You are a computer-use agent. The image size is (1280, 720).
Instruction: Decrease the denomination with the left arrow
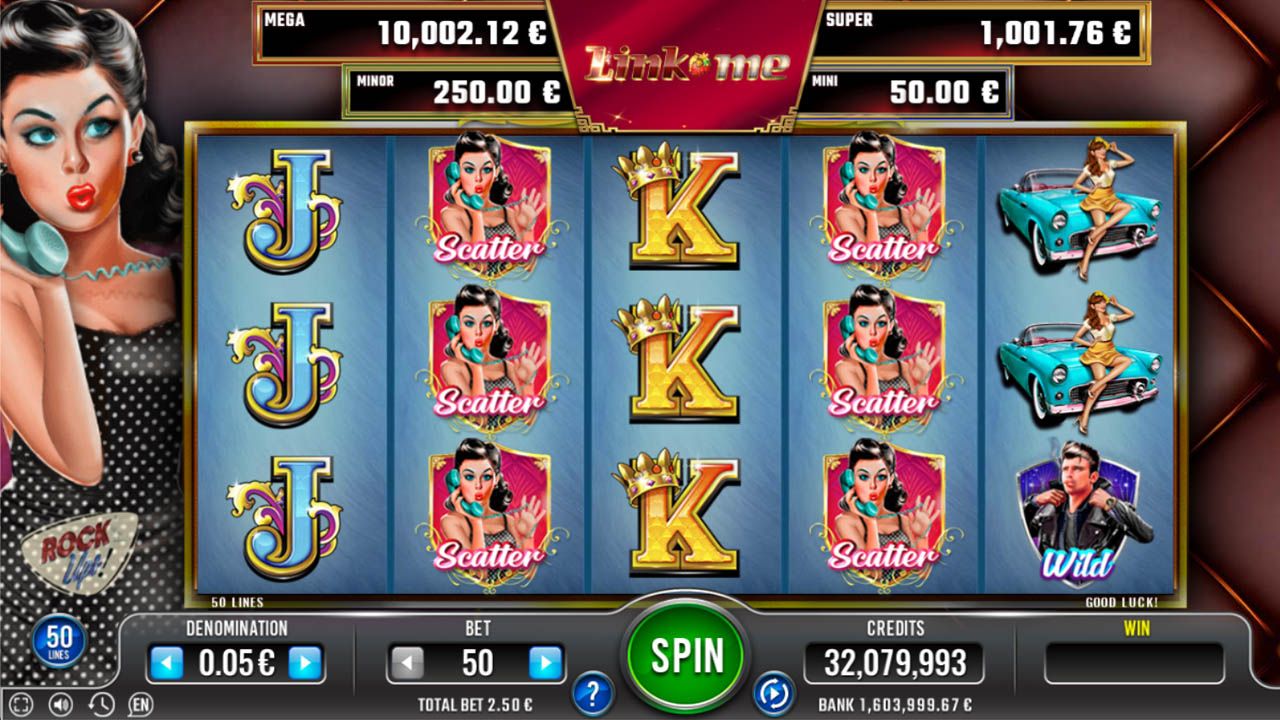(166, 663)
